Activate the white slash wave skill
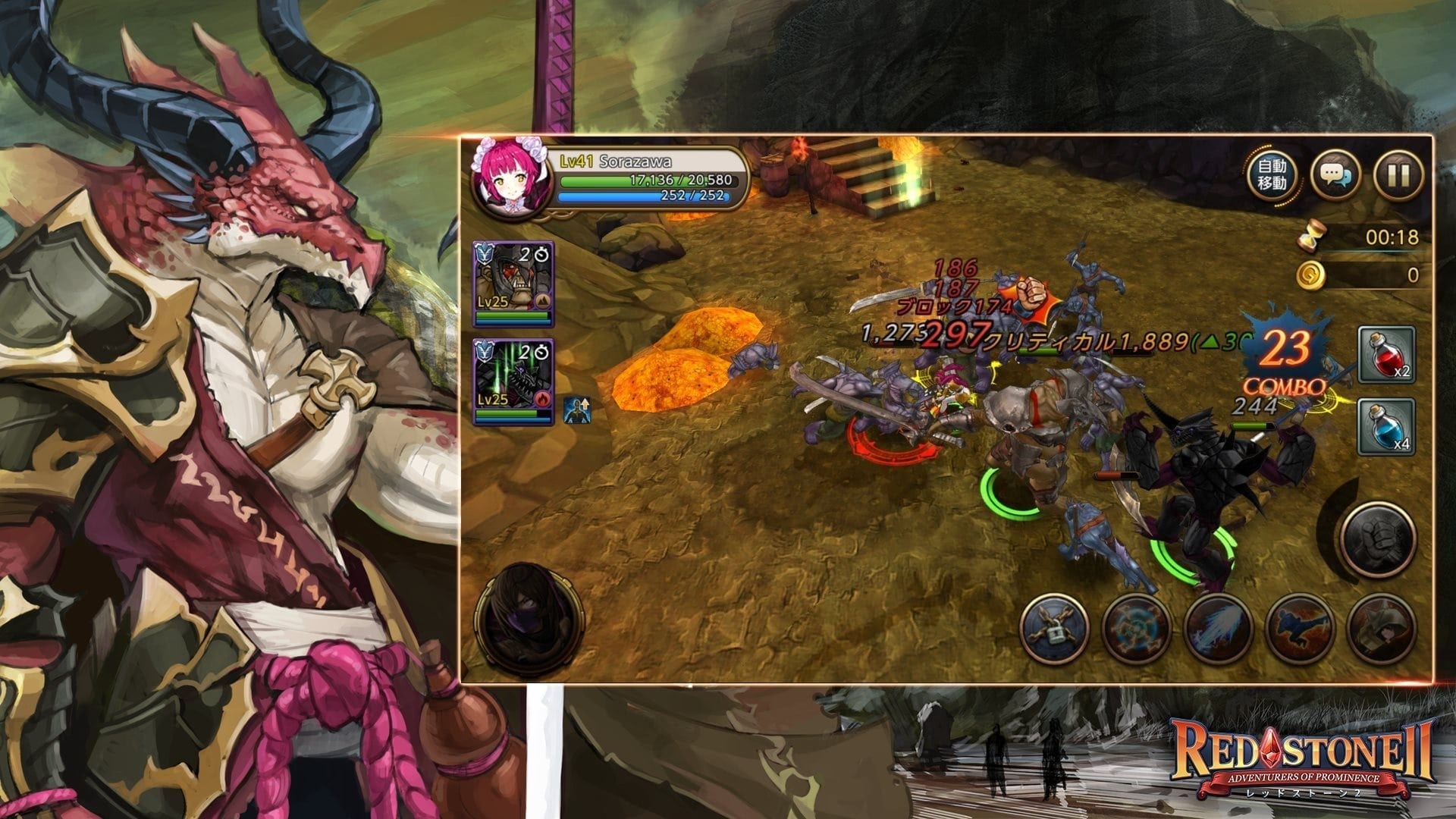Viewport: 1456px width, 819px height. coord(1218,629)
